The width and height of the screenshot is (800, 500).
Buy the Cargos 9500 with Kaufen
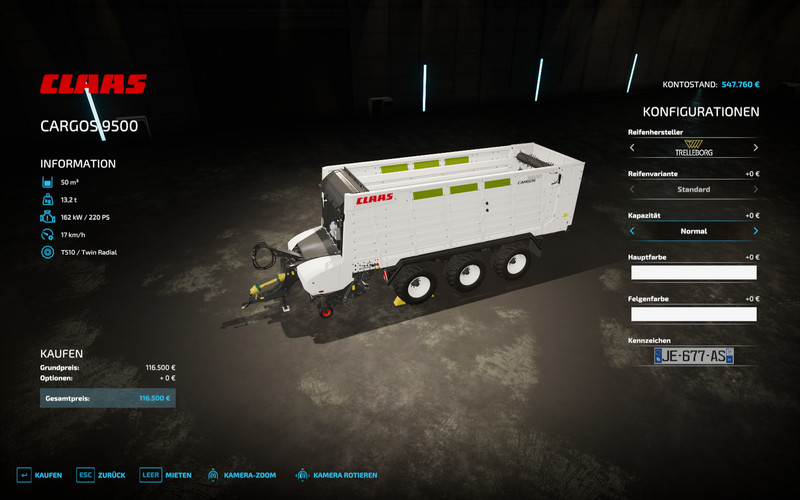(x=40, y=475)
